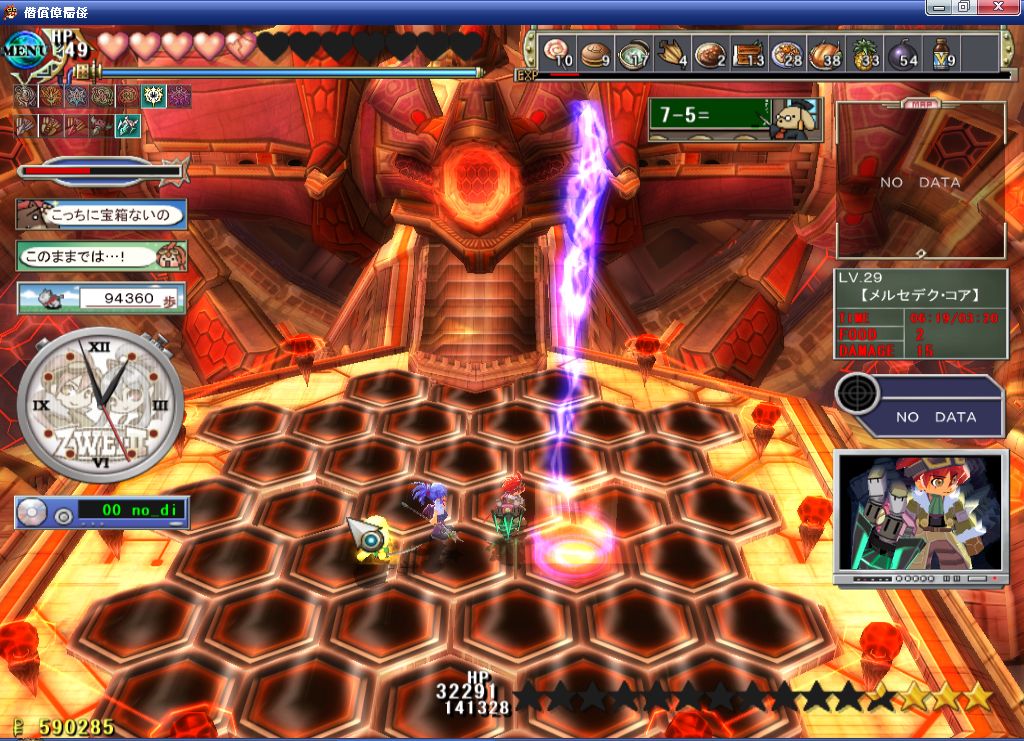Select the highlighted teal claw weapon icon
Viewport: 1024px width, 741px height.
coord(127,126)
